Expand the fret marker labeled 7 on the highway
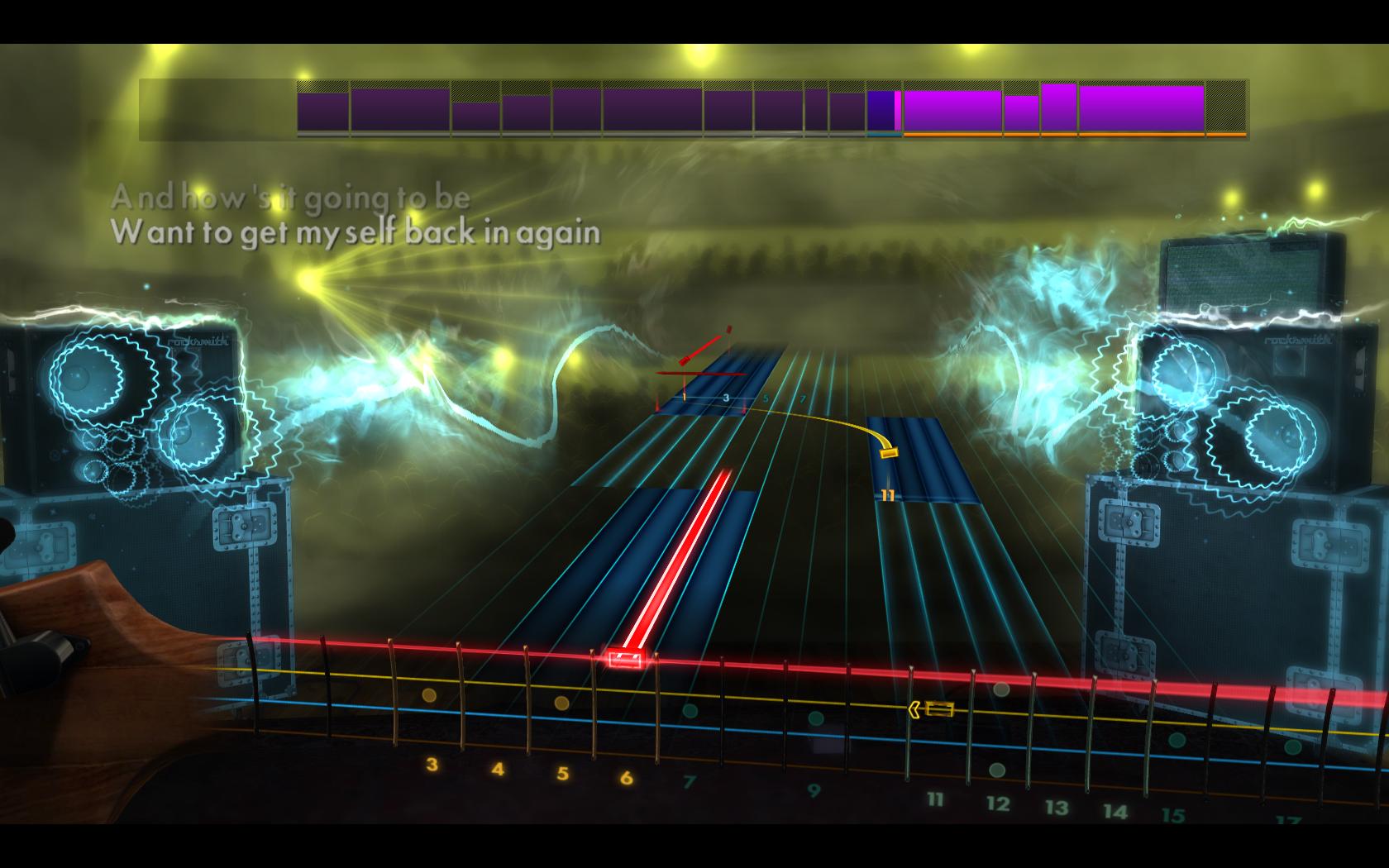The height and width of the screenshot is (868, 1389). pyautogui.click(x=802, y=397)
